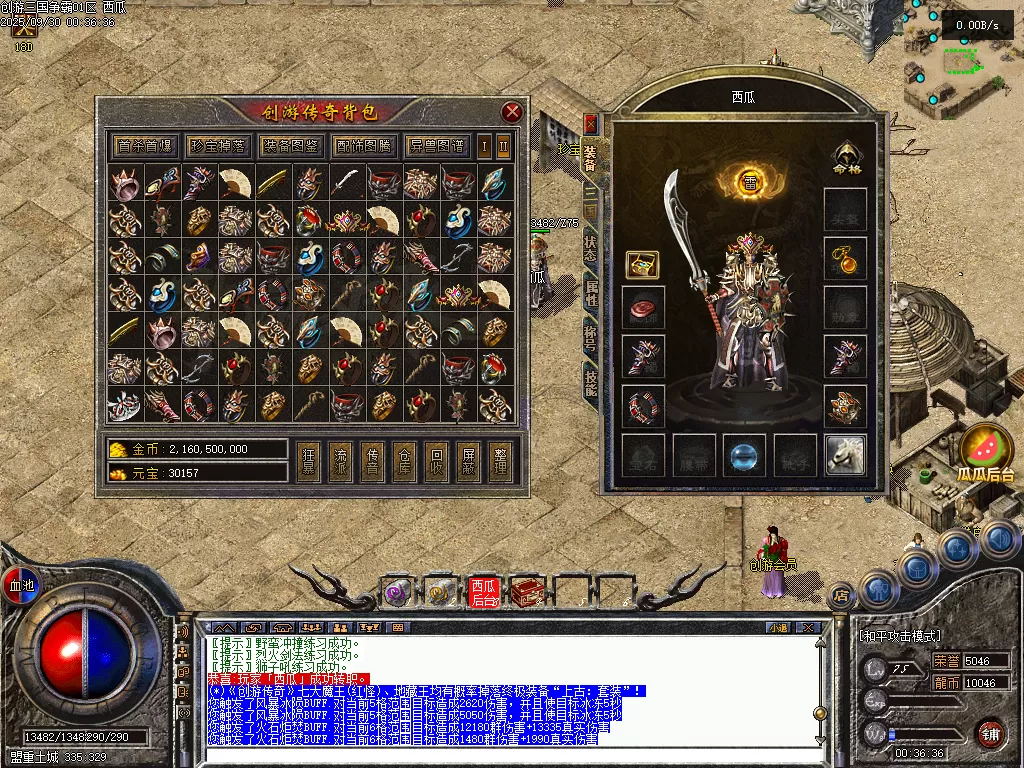
Task: Open the 装备图鉴 equipment codex
Action: [291, 146]
